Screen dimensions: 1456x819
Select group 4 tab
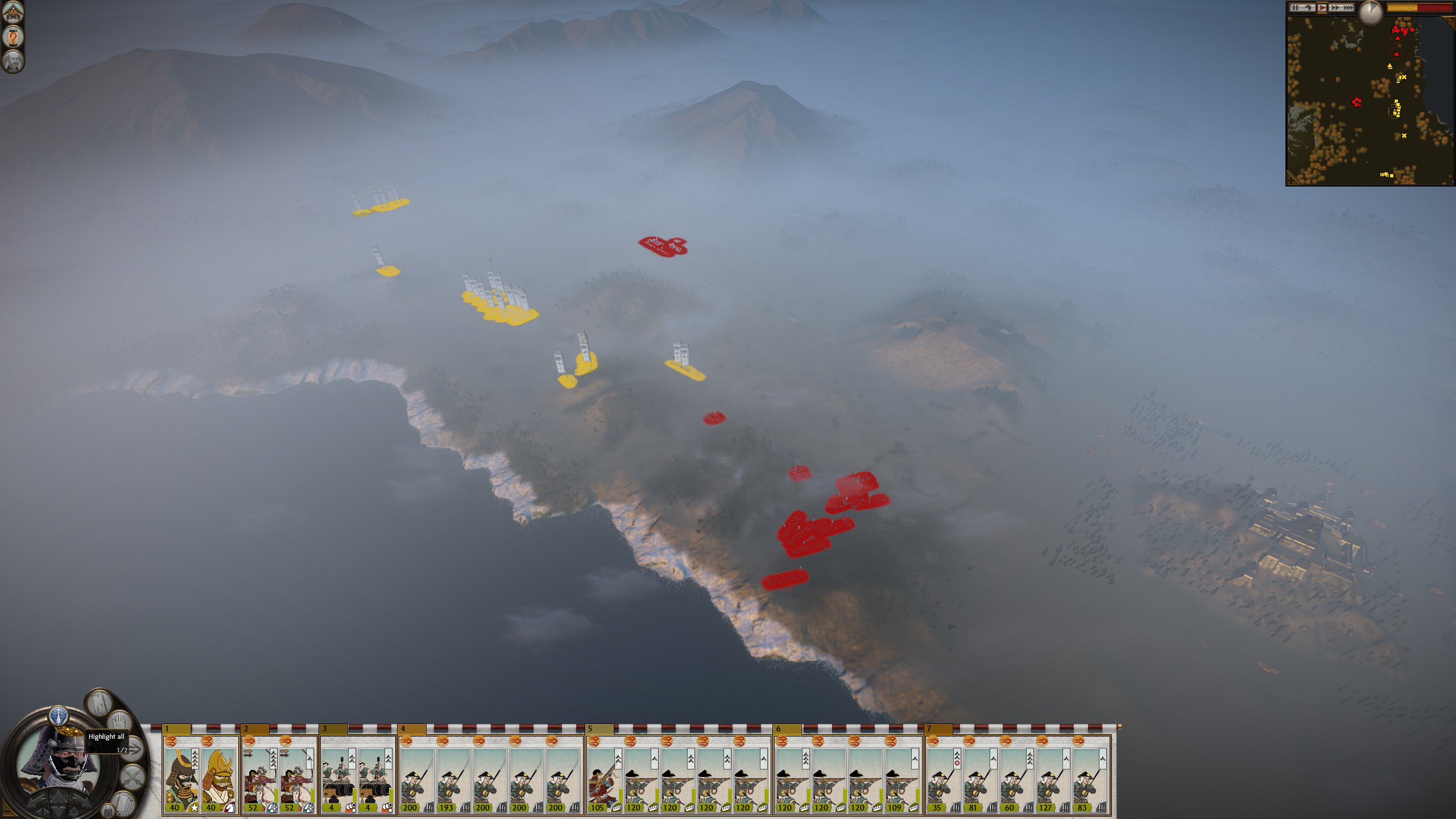coord(412,729)
